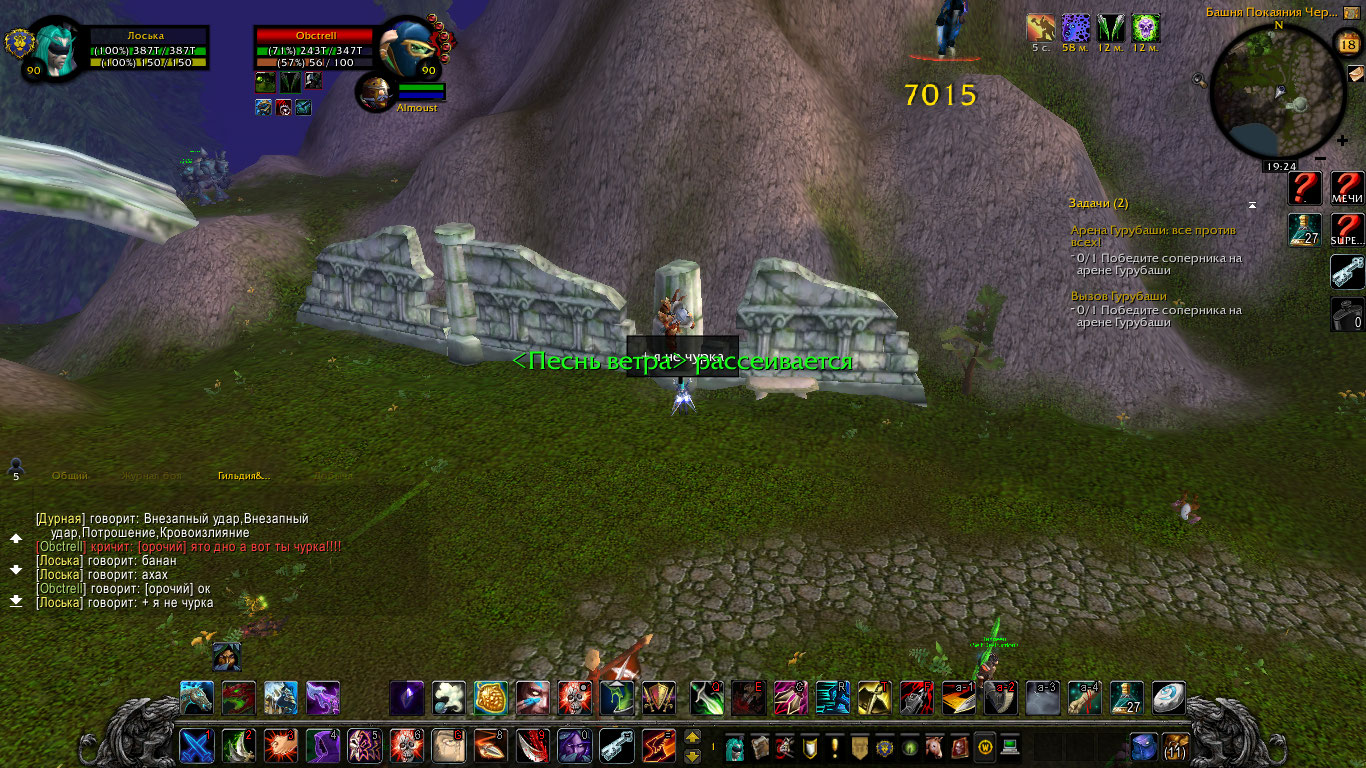Screen dimensions: 1366x768
Task: Collapse the Задачи objectives tracker
Action: 1251,204
